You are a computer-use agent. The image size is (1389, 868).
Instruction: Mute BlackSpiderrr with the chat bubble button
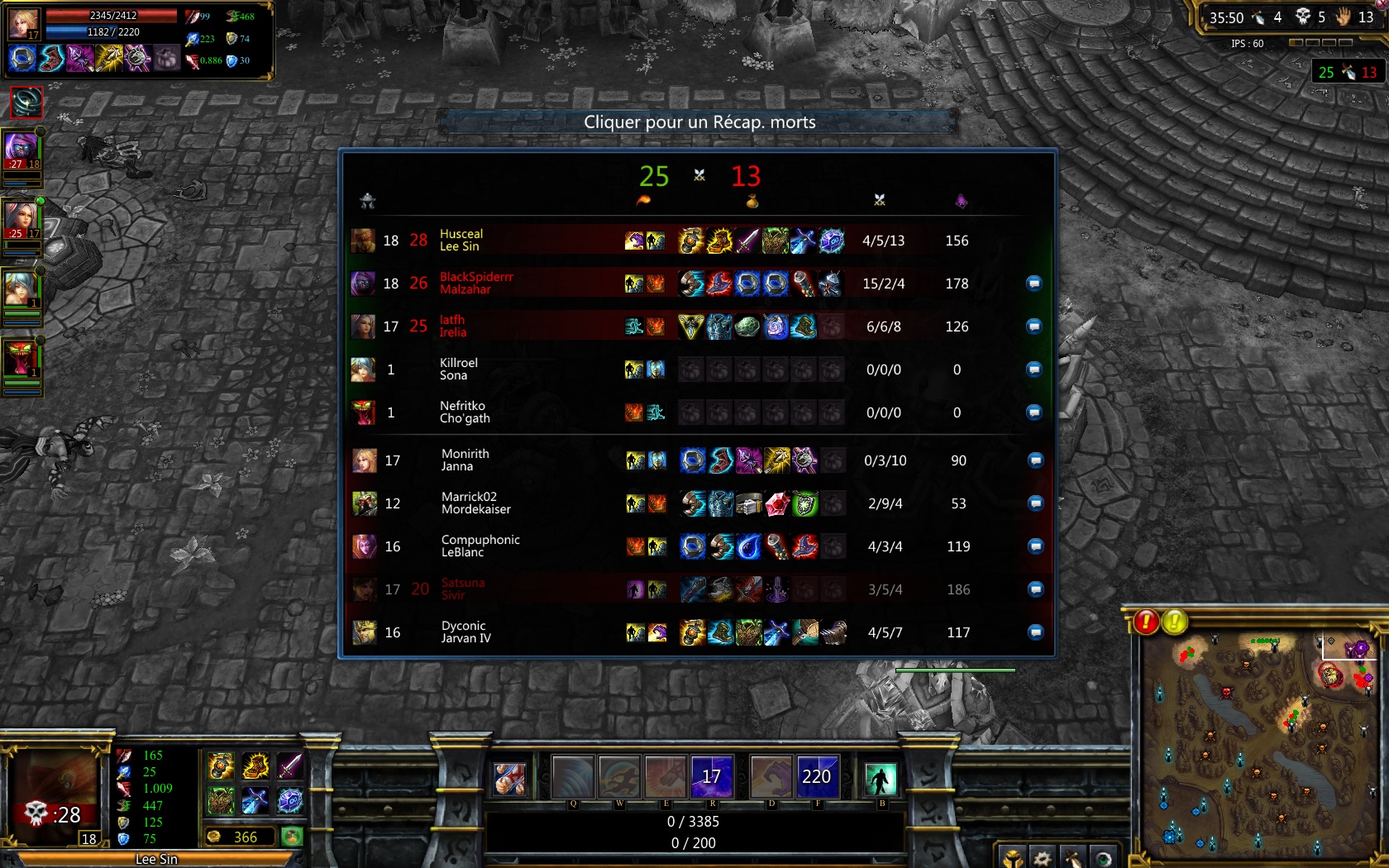(1033, 284)
